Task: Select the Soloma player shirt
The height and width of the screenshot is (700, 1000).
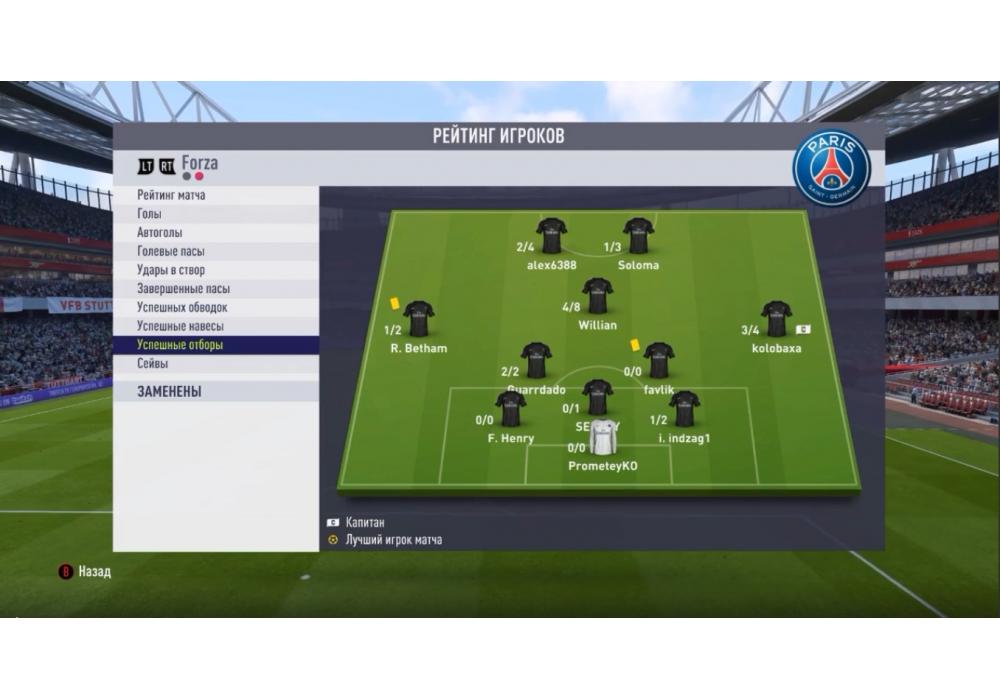Action: (638, 236)
